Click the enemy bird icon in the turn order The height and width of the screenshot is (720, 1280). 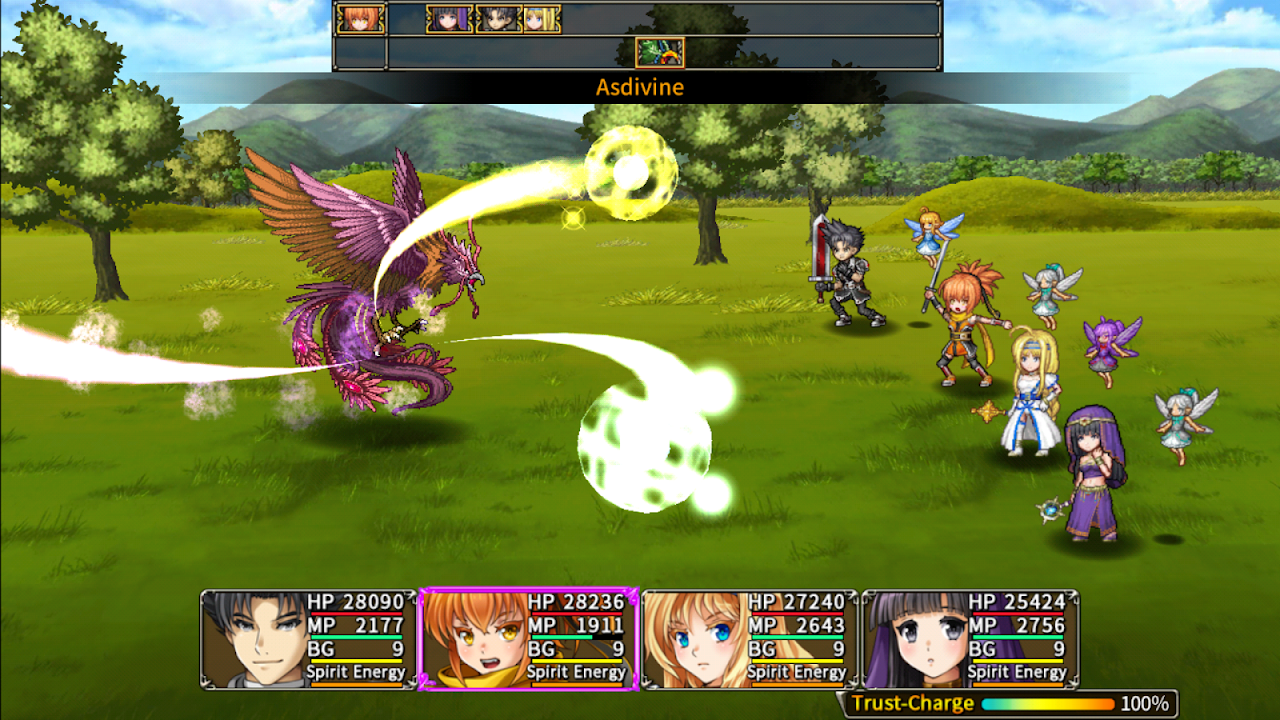click(x=660, y=52)
